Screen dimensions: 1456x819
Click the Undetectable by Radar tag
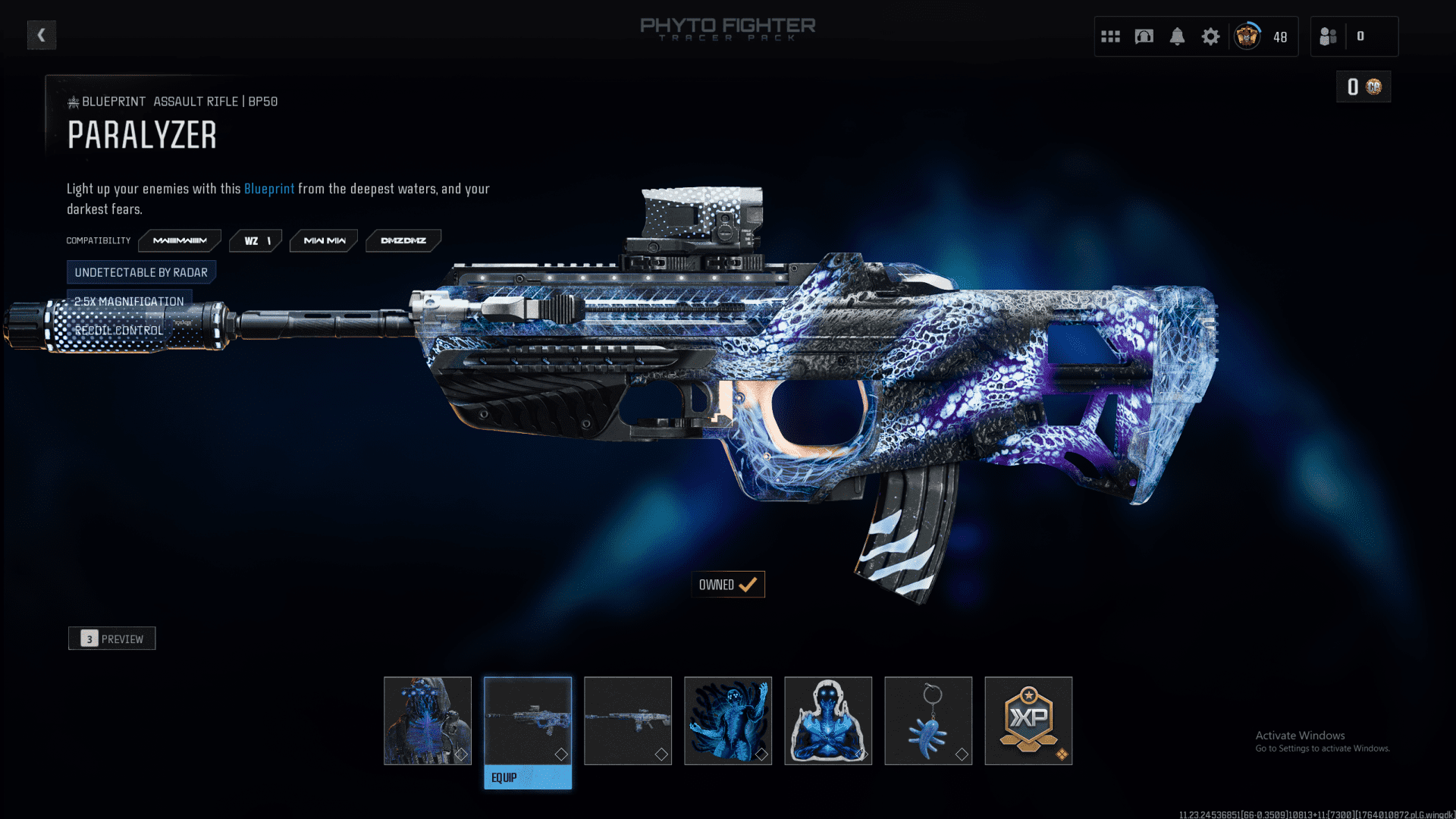141,272
